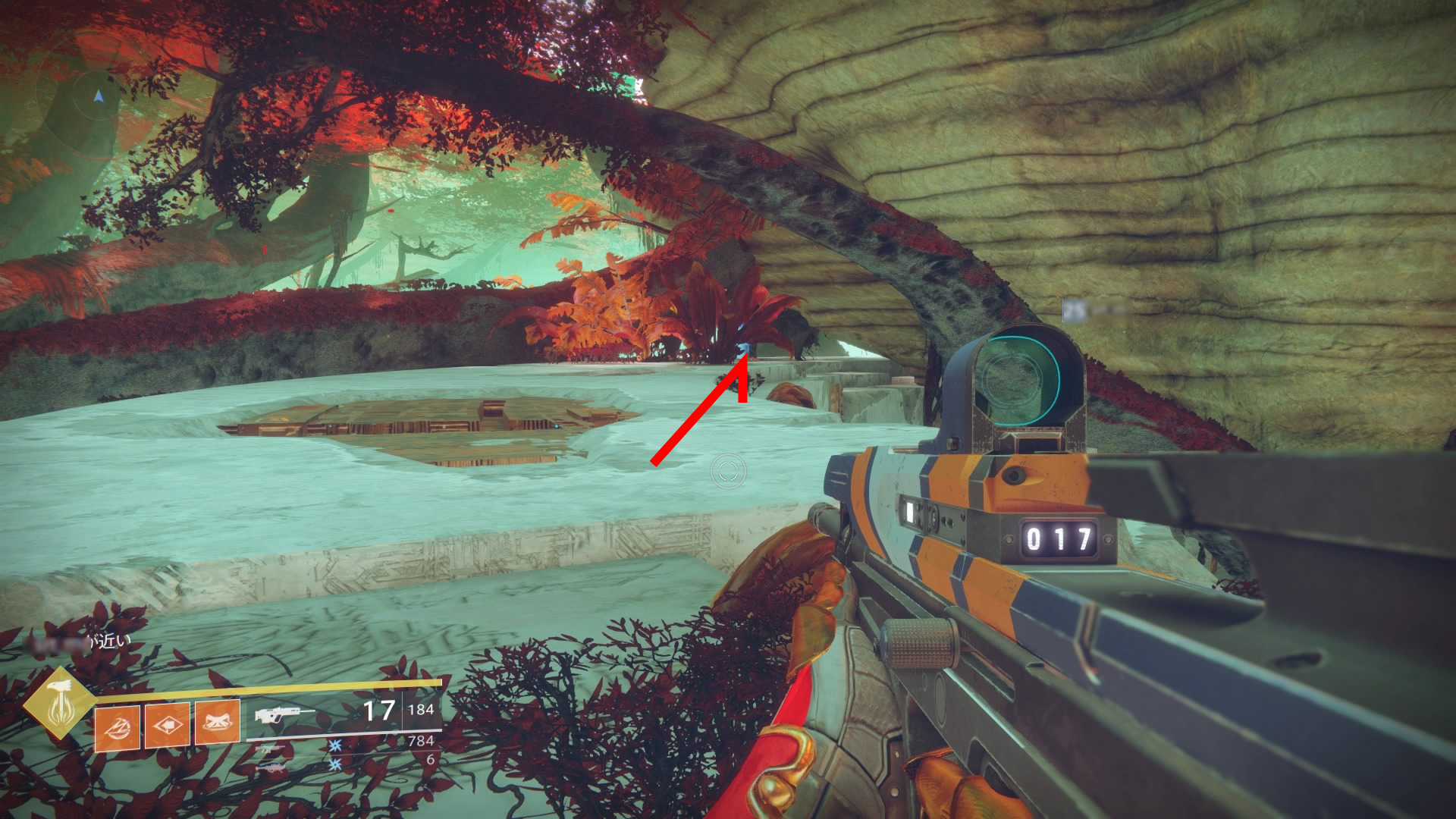Image resolution: width=1456 pixels, height=819 pixels.
Task: Activate the golden eagle super ability diamond
Action: (58, 702)
